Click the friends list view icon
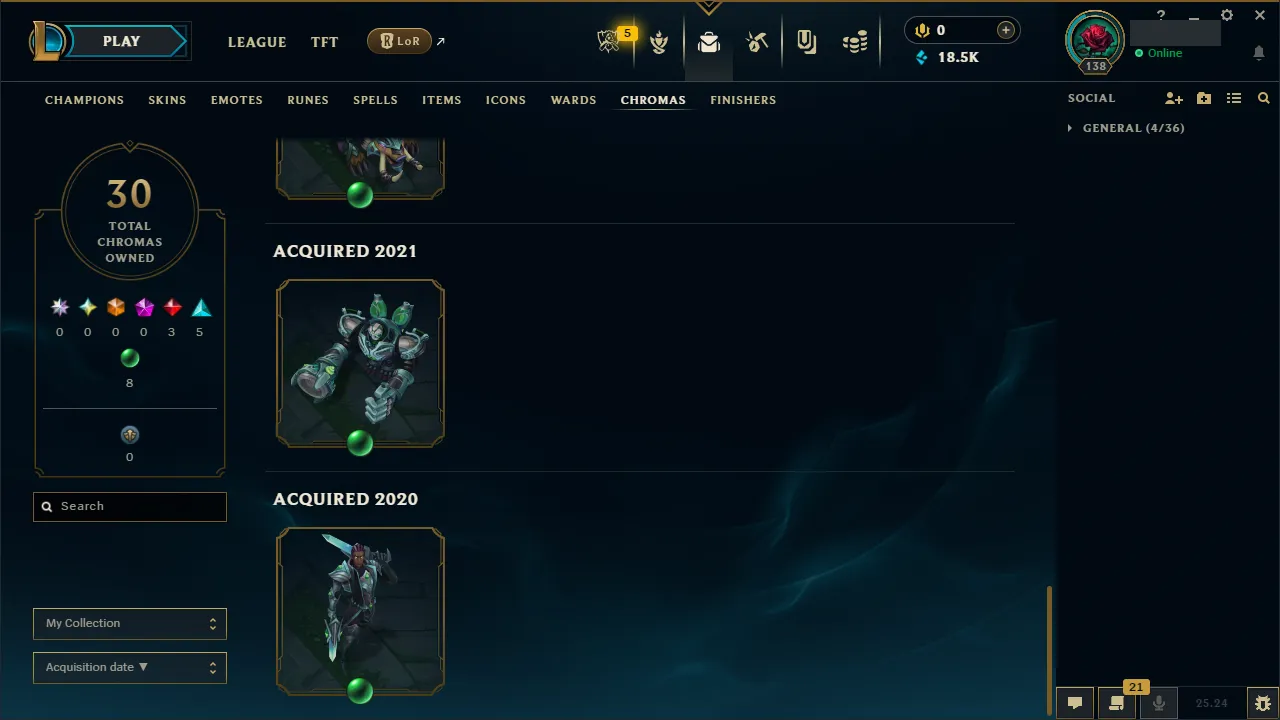Screen dimensions: 1280x720 [x=1234, y=98]
